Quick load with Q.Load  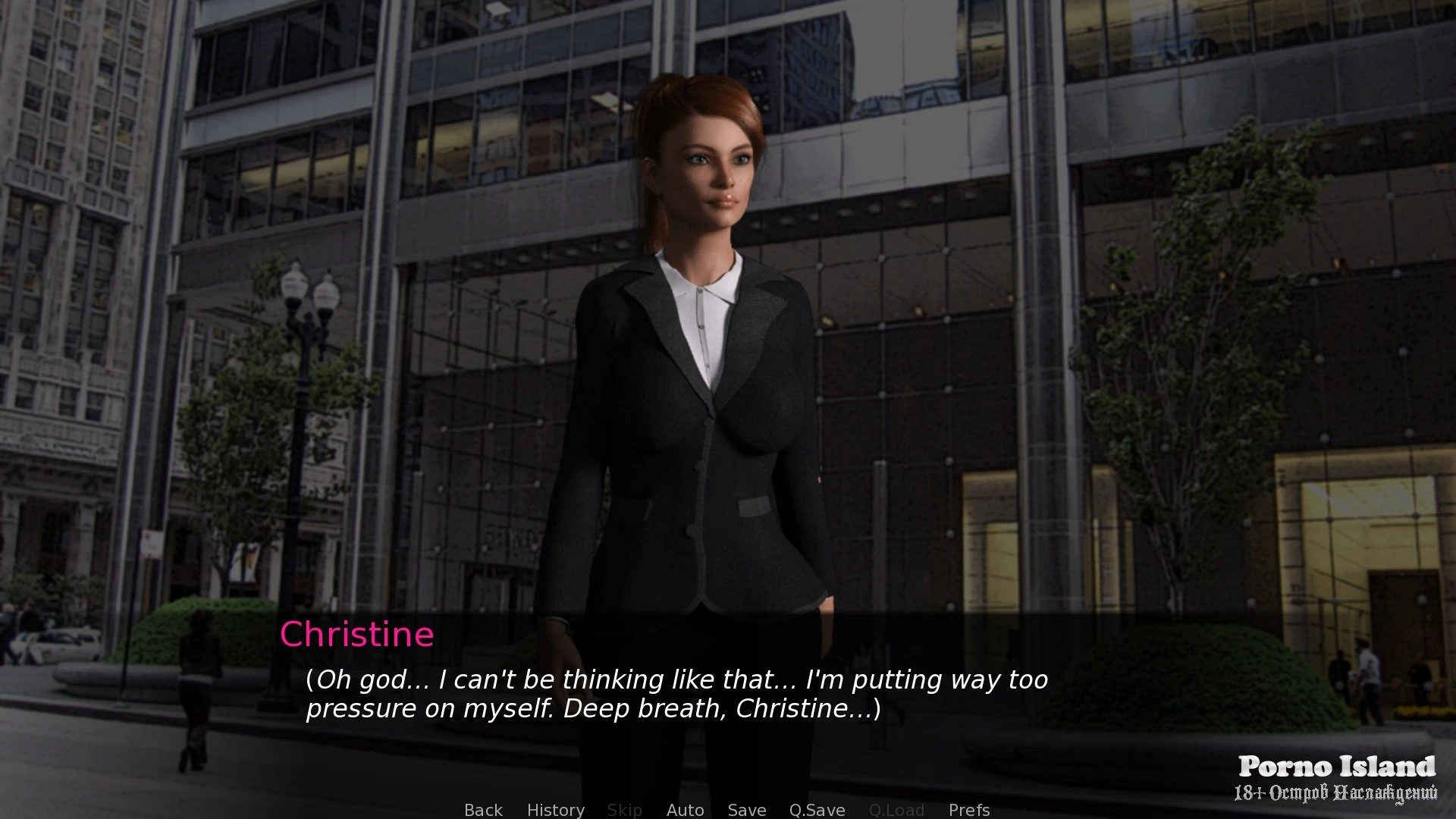896,810
